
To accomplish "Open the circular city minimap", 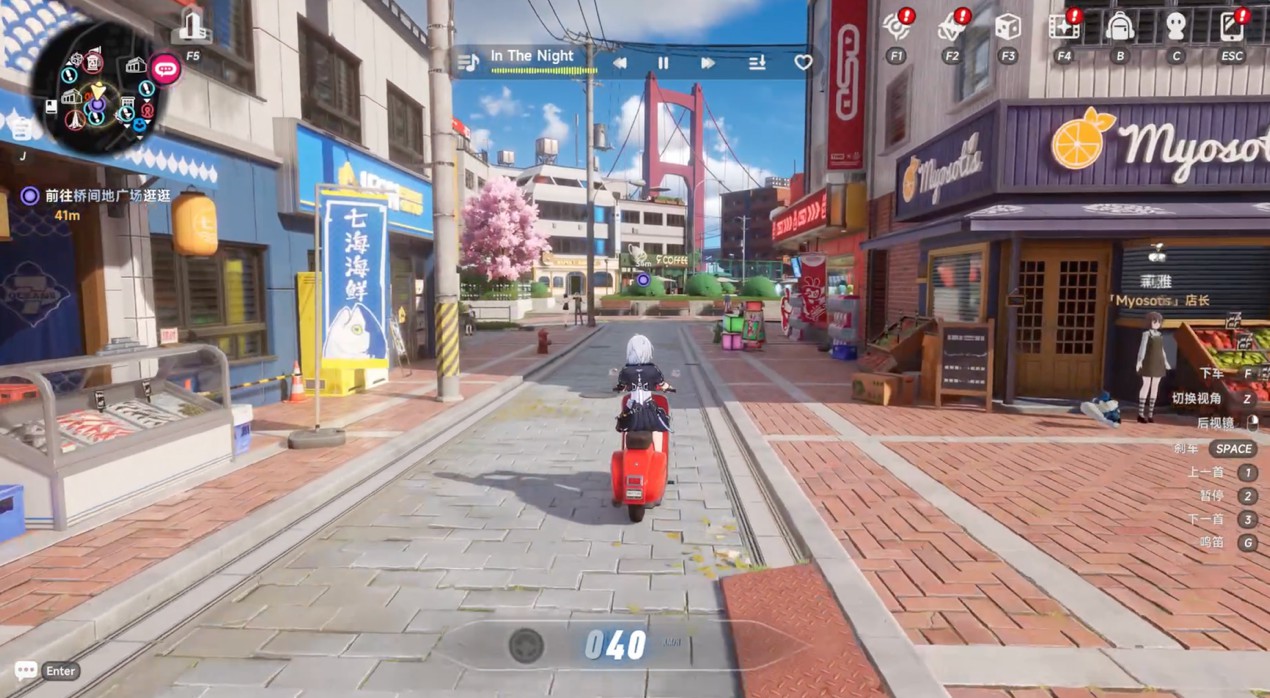I will [97, 89].
